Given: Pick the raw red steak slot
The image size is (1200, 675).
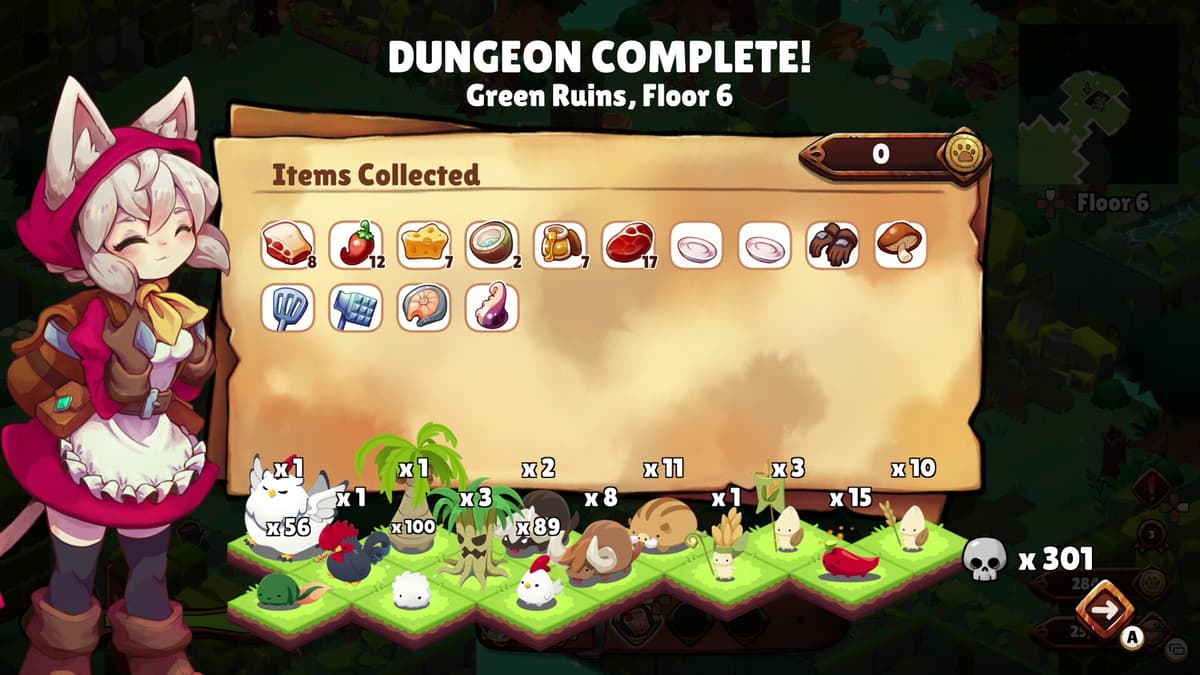Looking at the screenshot, I should click(628, 245).
